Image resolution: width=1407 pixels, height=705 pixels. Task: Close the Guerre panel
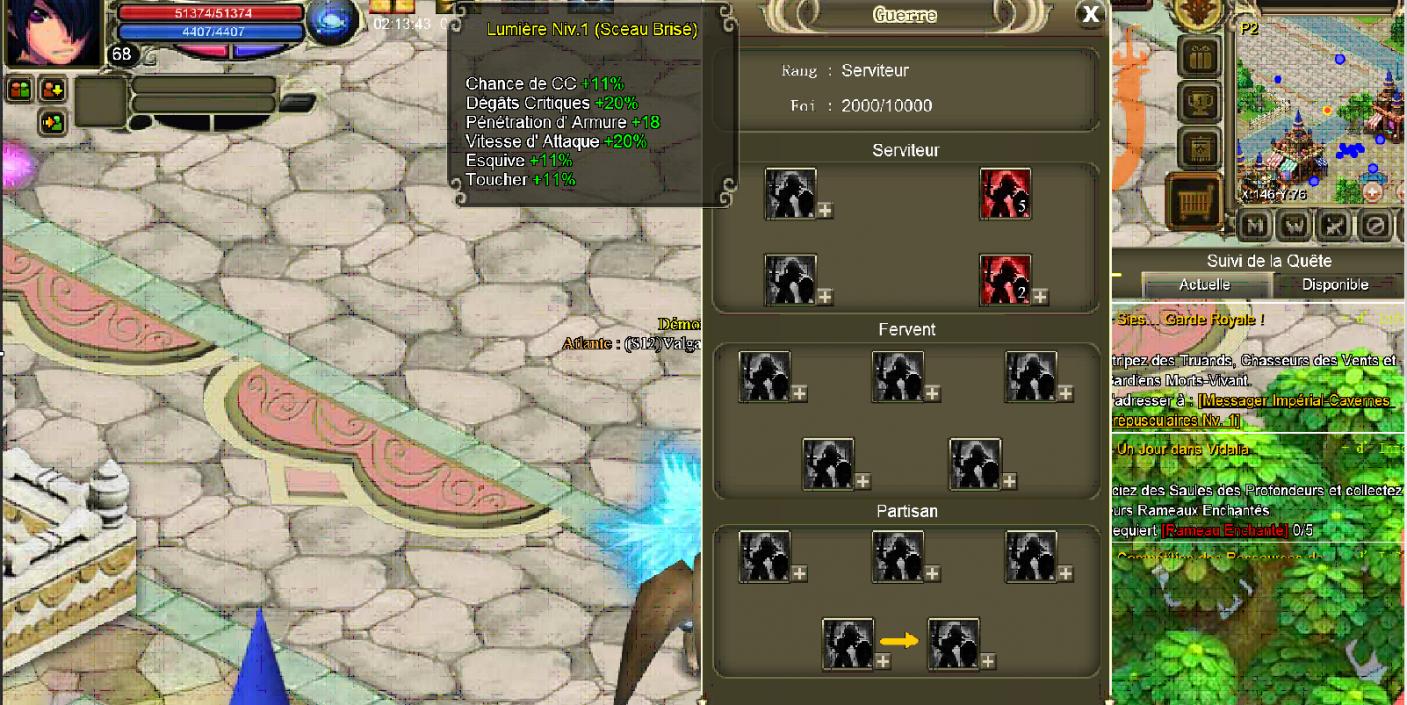(1090, 14)
